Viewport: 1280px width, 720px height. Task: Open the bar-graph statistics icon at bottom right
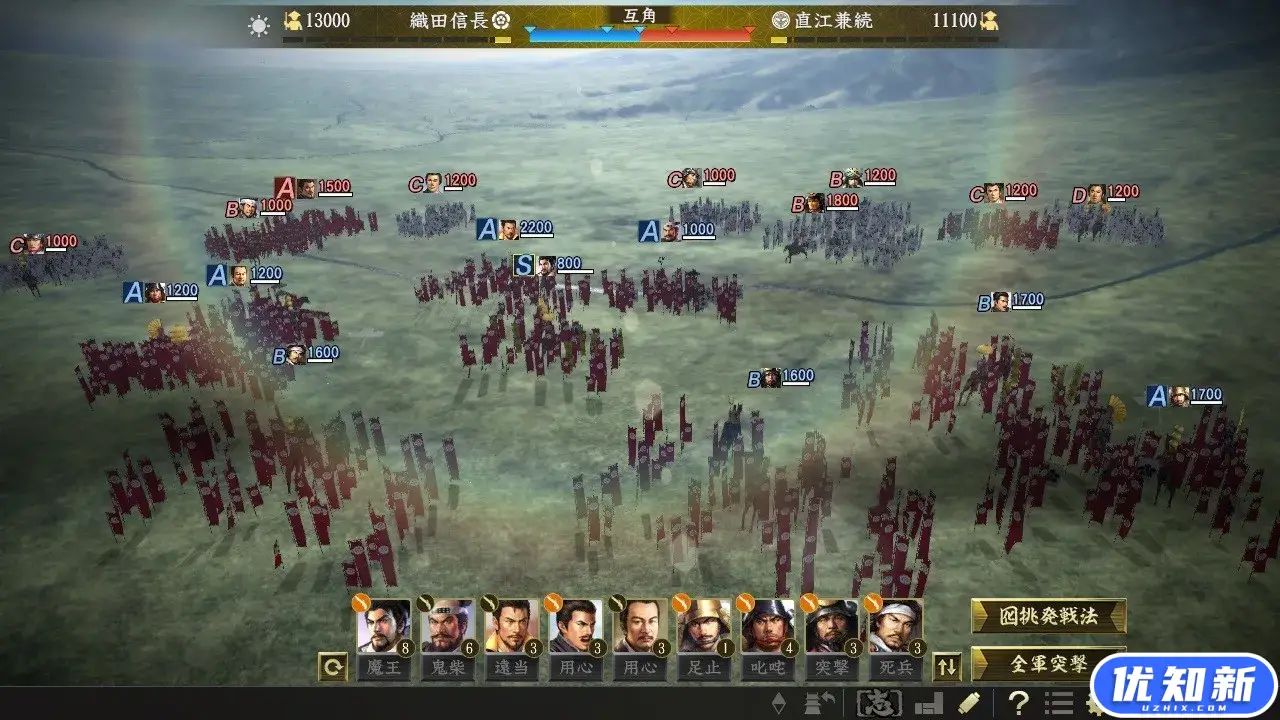point(930,701)
